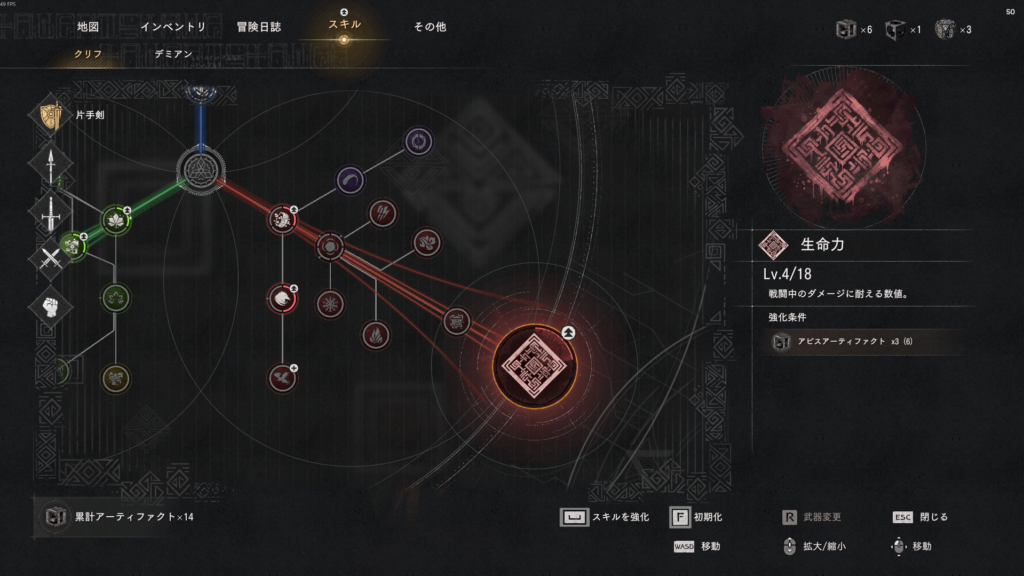Choose the red lion head skill node
Viewport: 1024px width, 576px height.
tap(282, 219)
